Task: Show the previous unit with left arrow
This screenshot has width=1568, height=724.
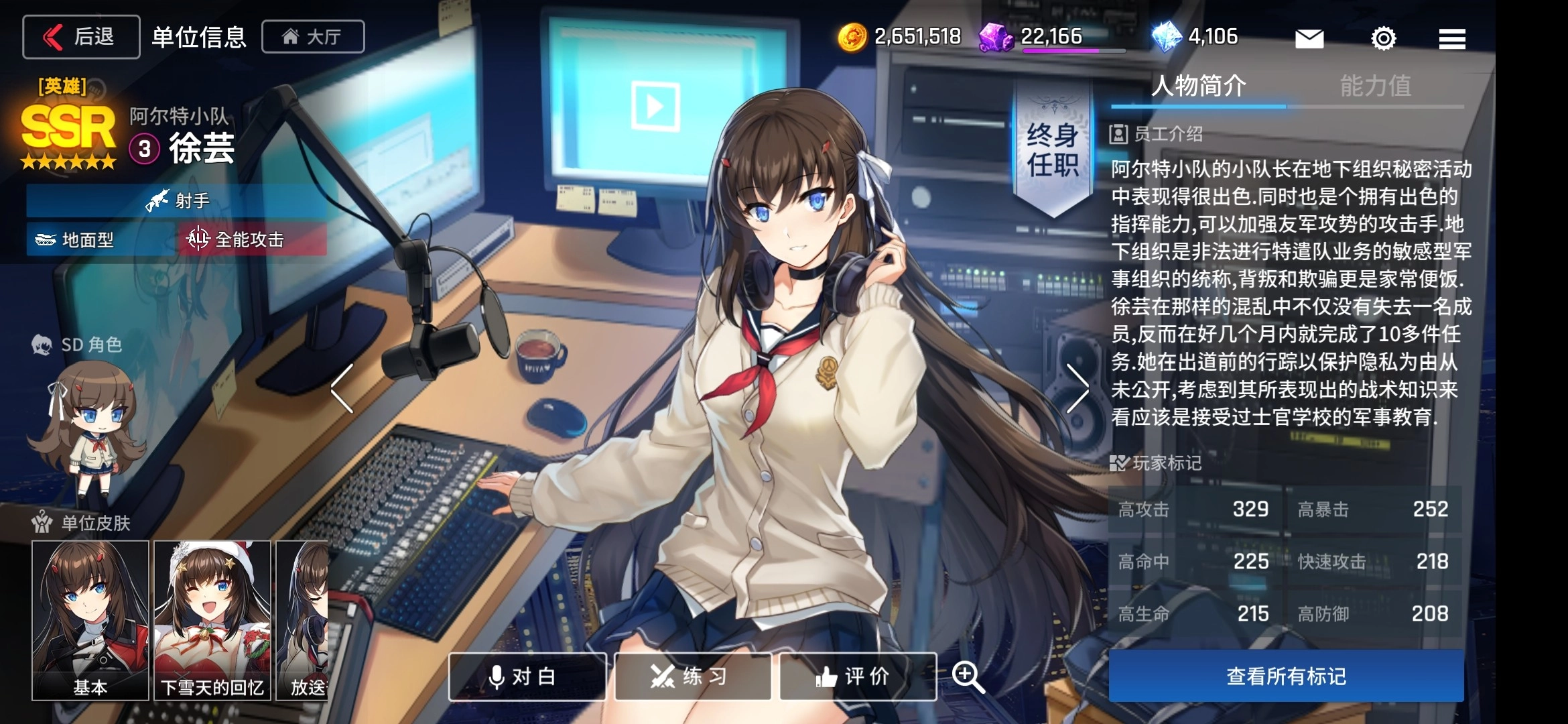Action: [342, 388]
